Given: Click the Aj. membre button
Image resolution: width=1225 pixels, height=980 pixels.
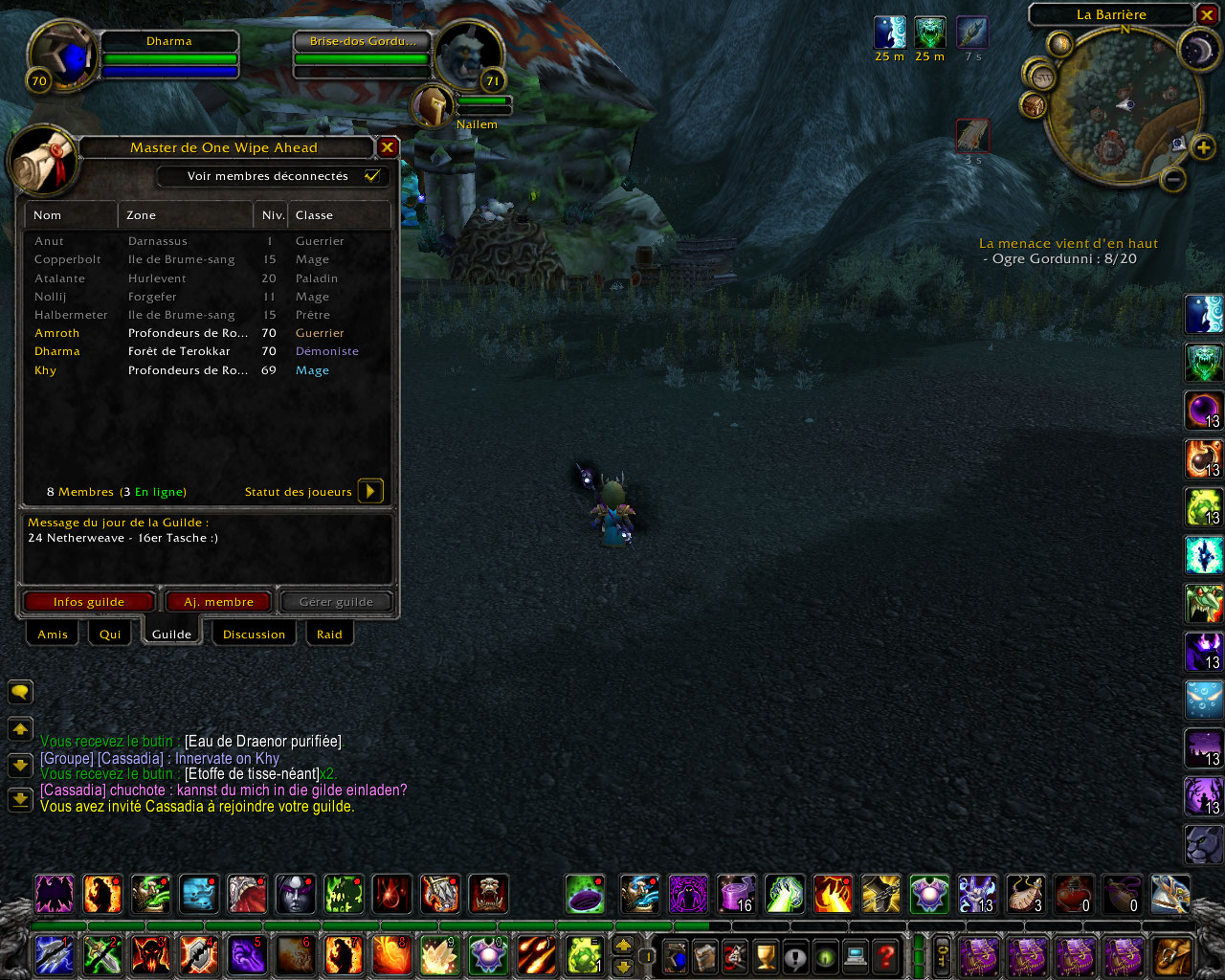Looking at the screenshot, I should click(219, 602).
